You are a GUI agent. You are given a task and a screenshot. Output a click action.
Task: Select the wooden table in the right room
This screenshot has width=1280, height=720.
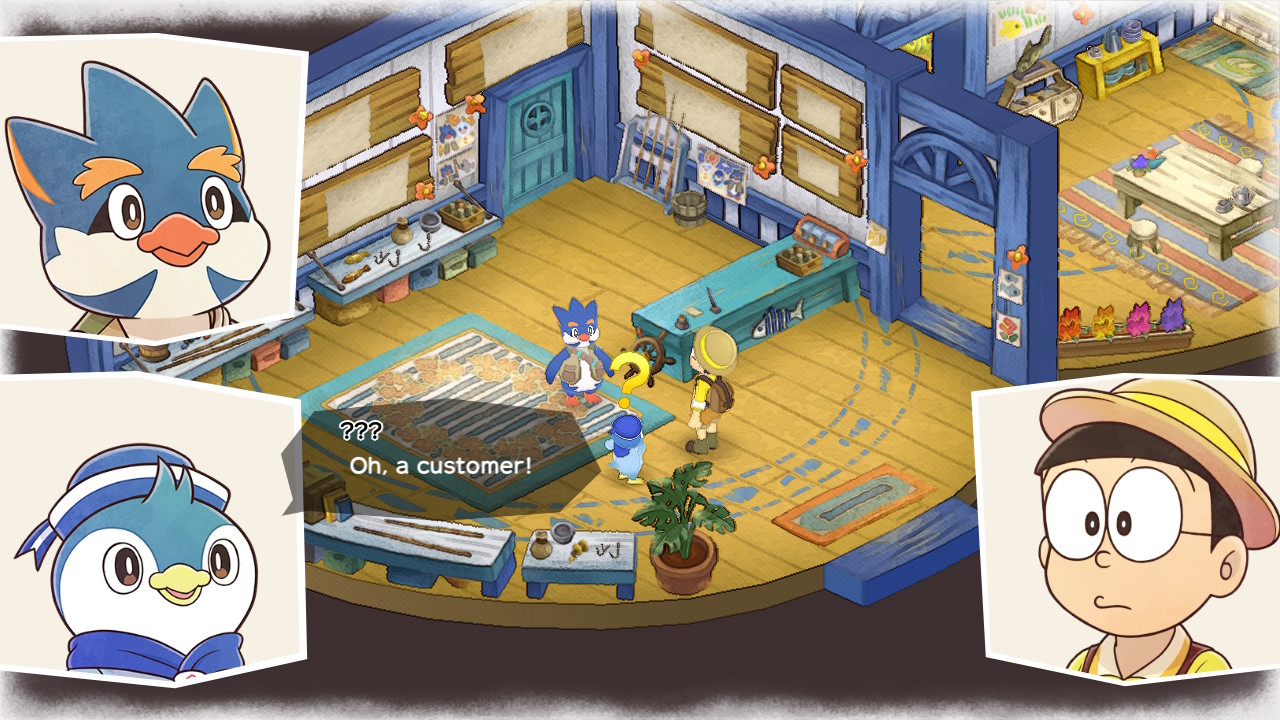[x=1190, y=185]
